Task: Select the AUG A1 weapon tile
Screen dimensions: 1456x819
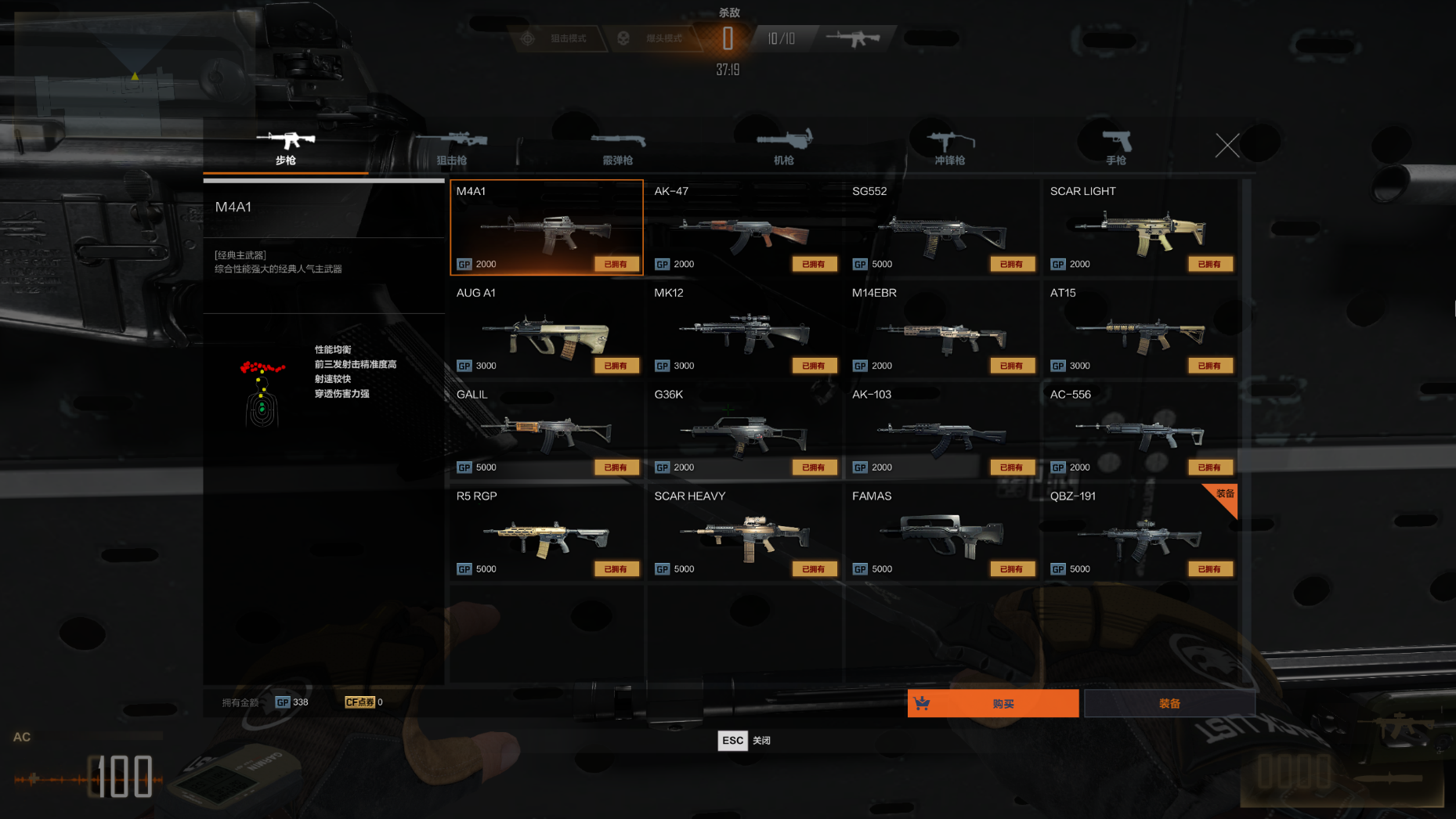Action: [x=547, y=330]
